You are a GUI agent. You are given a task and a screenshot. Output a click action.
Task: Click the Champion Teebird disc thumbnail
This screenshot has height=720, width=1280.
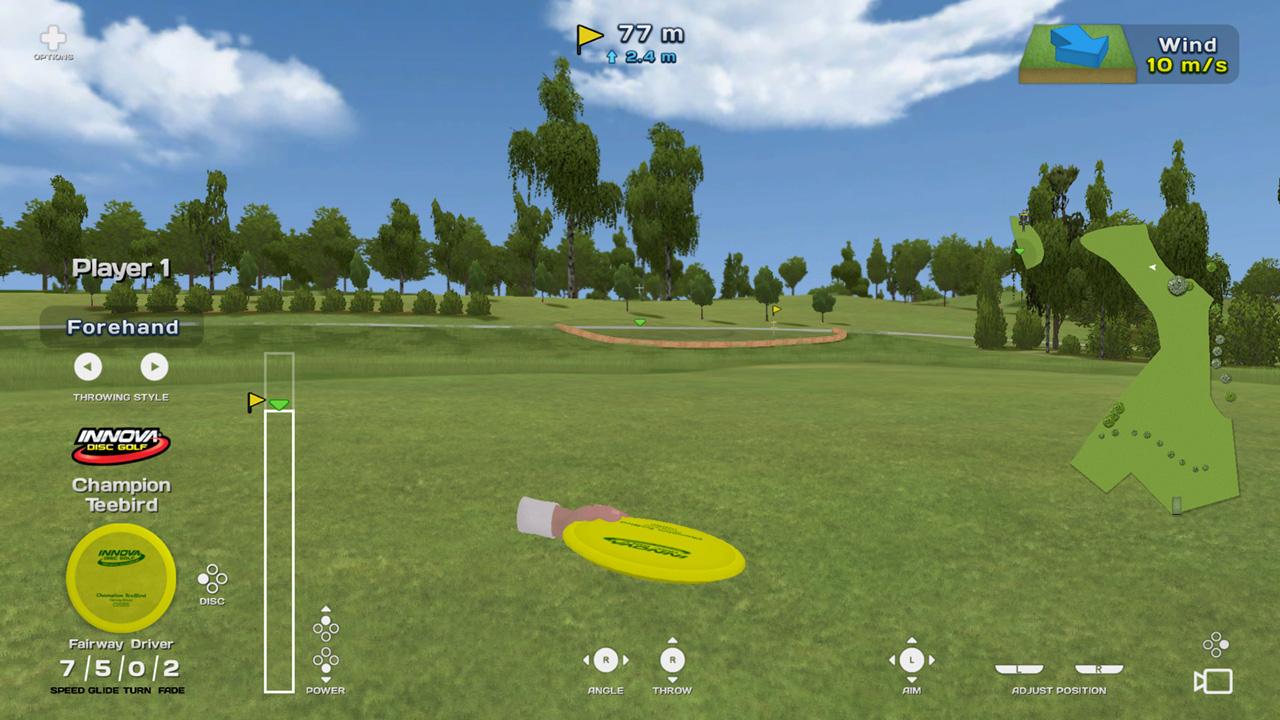coord(121,577)
